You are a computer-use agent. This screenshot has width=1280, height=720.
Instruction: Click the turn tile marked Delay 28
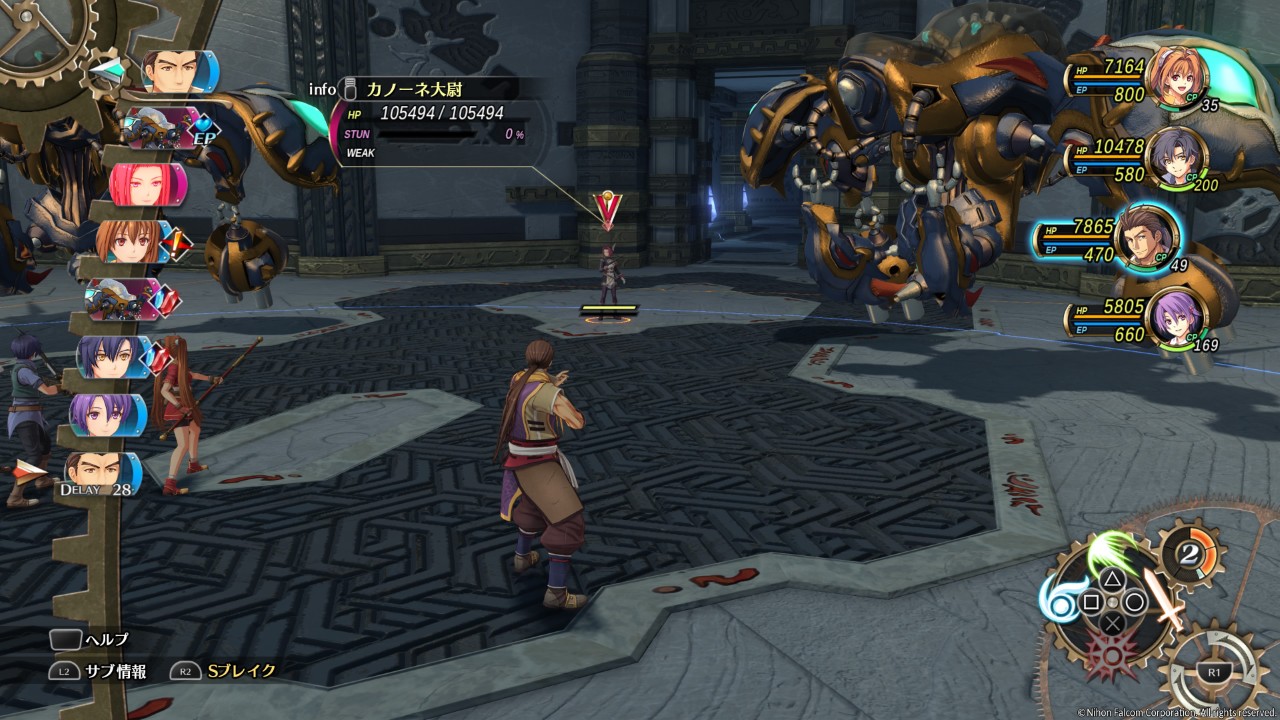coord(100,473)
